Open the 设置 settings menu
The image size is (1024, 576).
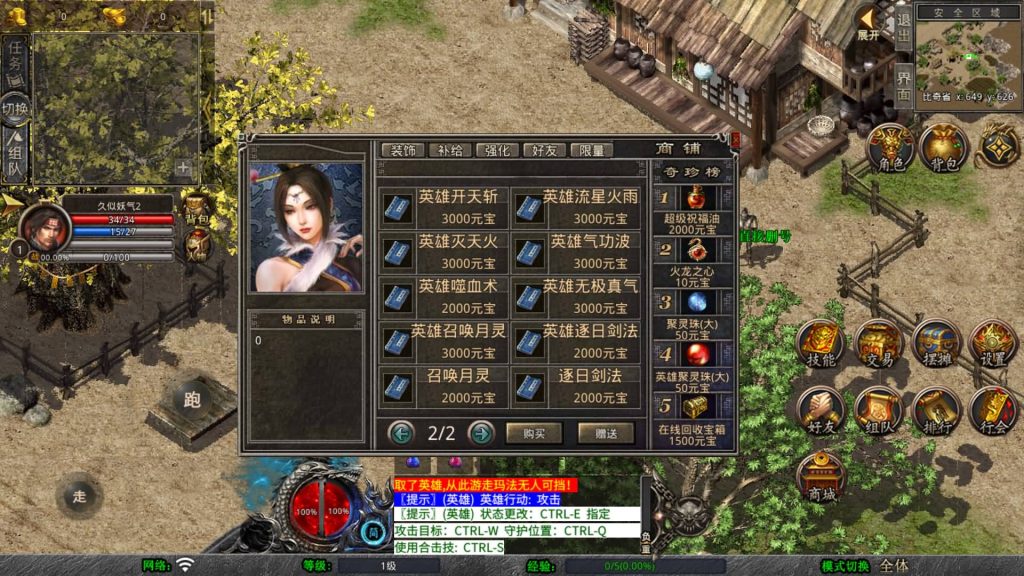(x=993, y=345)
